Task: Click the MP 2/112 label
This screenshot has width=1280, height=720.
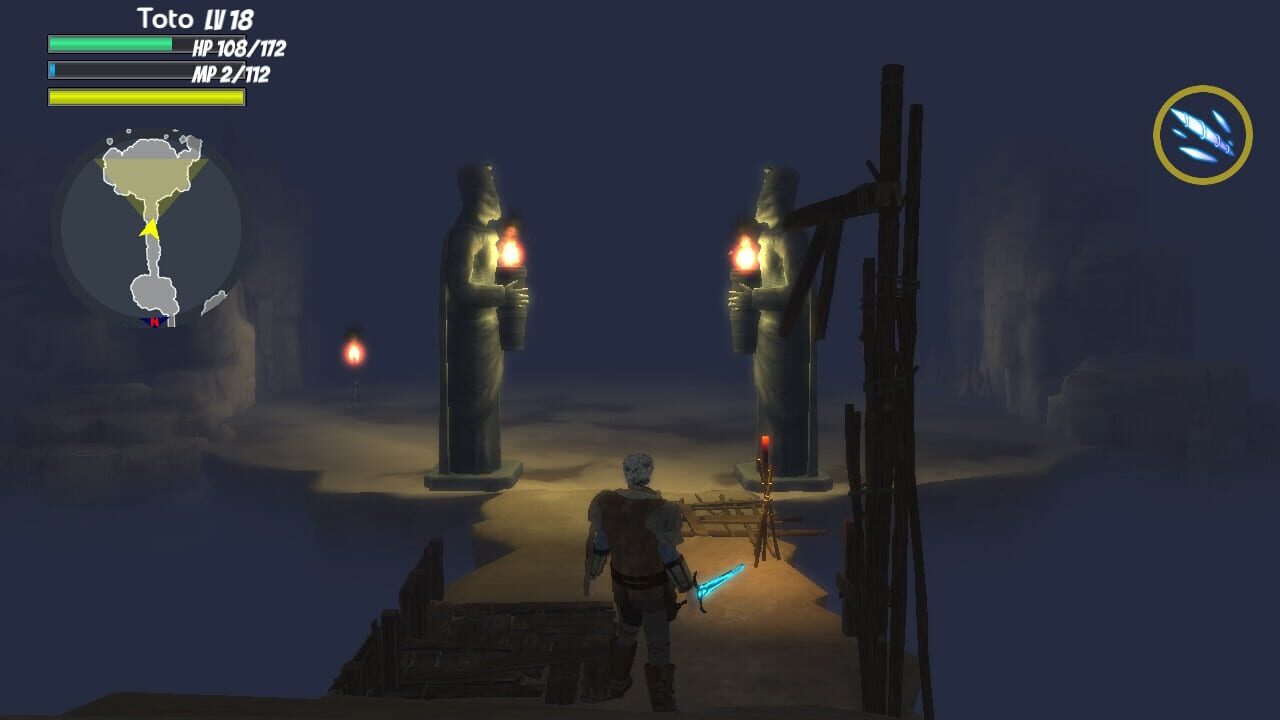Action: point(231,74)
